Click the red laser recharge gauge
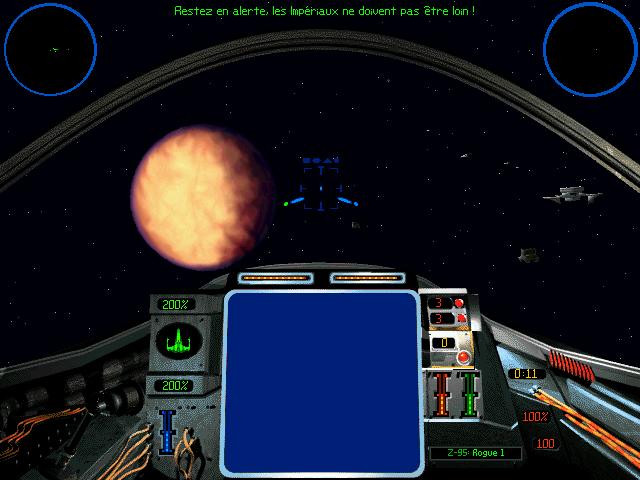 coord(440,393)
